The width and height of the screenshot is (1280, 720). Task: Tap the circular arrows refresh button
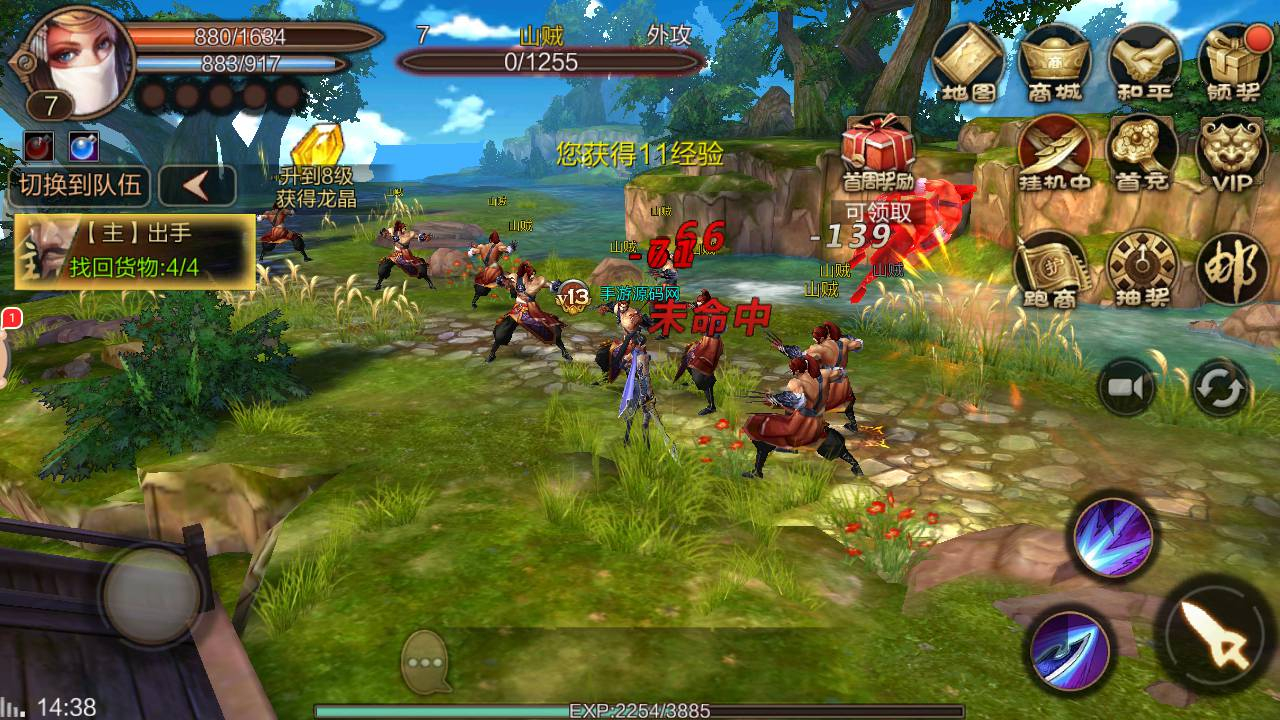1220,387
